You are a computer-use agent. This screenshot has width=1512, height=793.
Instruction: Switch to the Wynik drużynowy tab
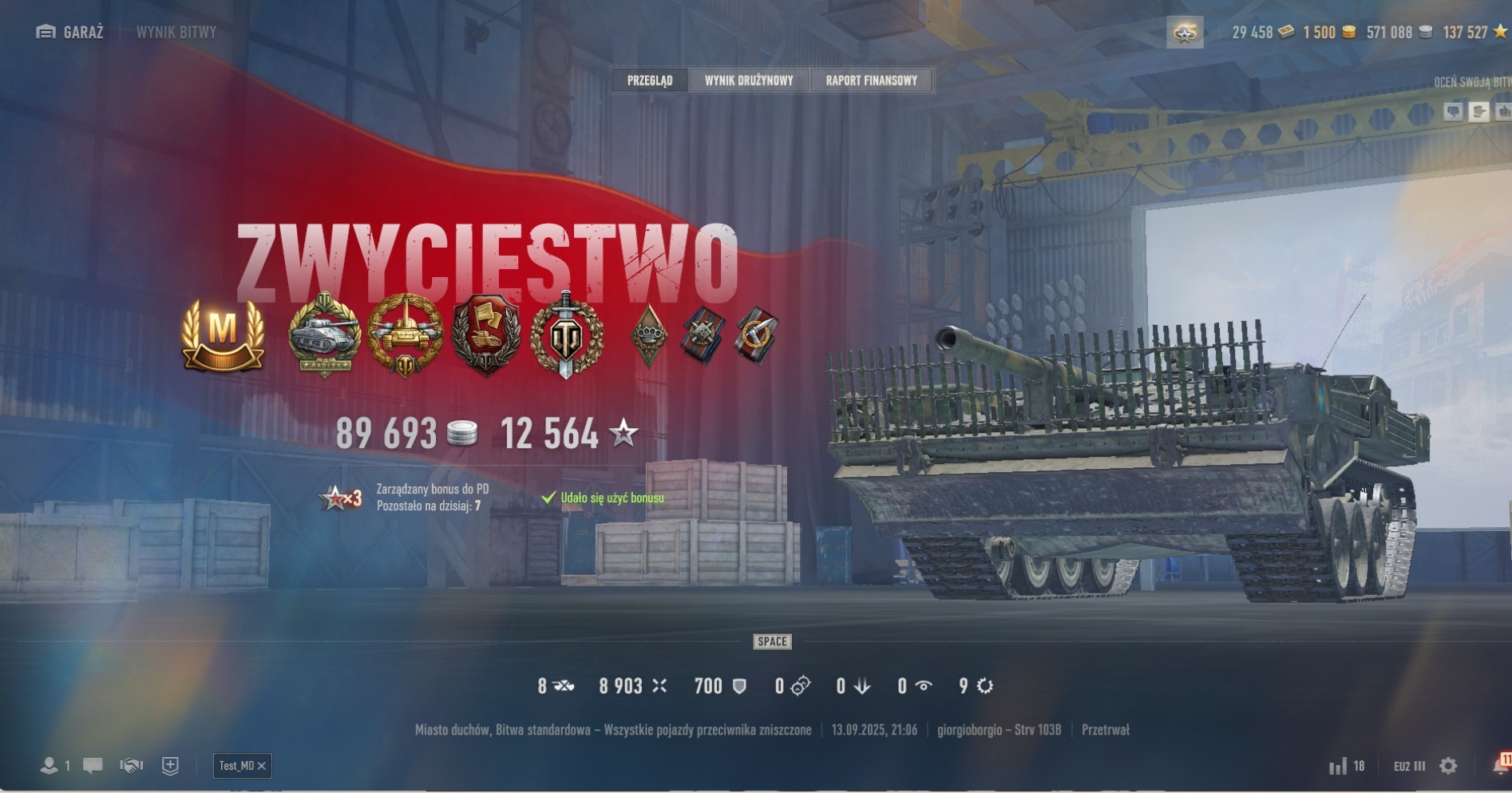(748, 81)
